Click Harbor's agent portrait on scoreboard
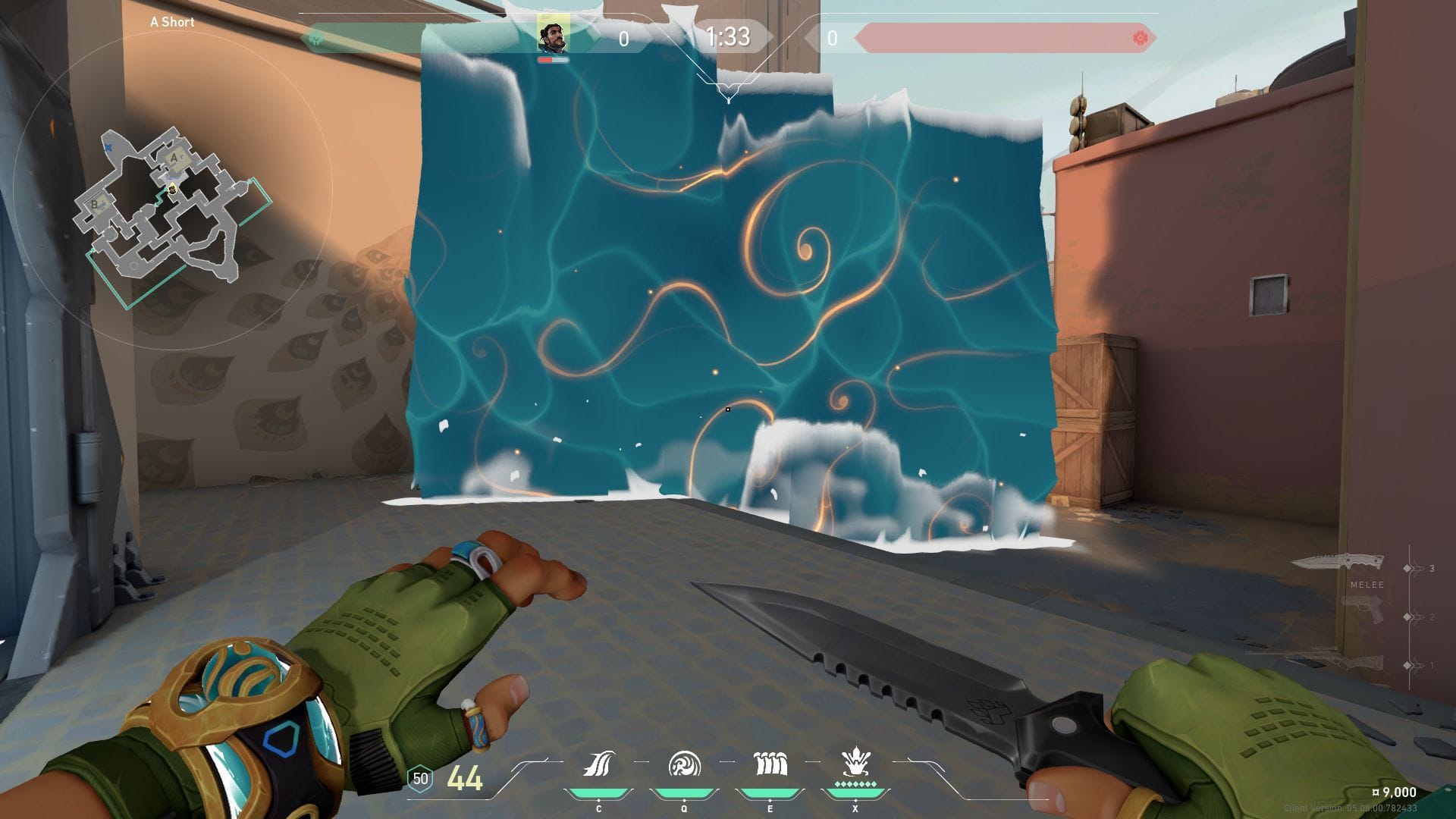This screenshot has height=819, width=1456. pos(553,36)
